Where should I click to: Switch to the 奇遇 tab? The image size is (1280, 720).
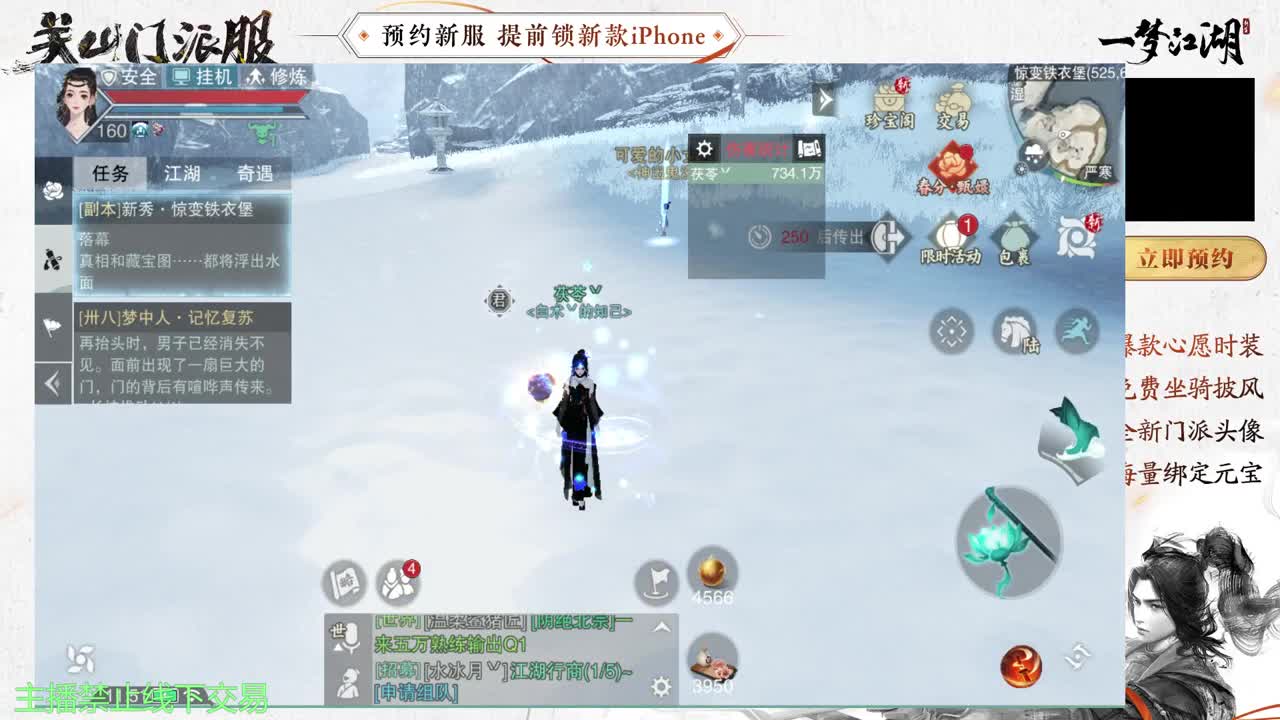point(254,172)
